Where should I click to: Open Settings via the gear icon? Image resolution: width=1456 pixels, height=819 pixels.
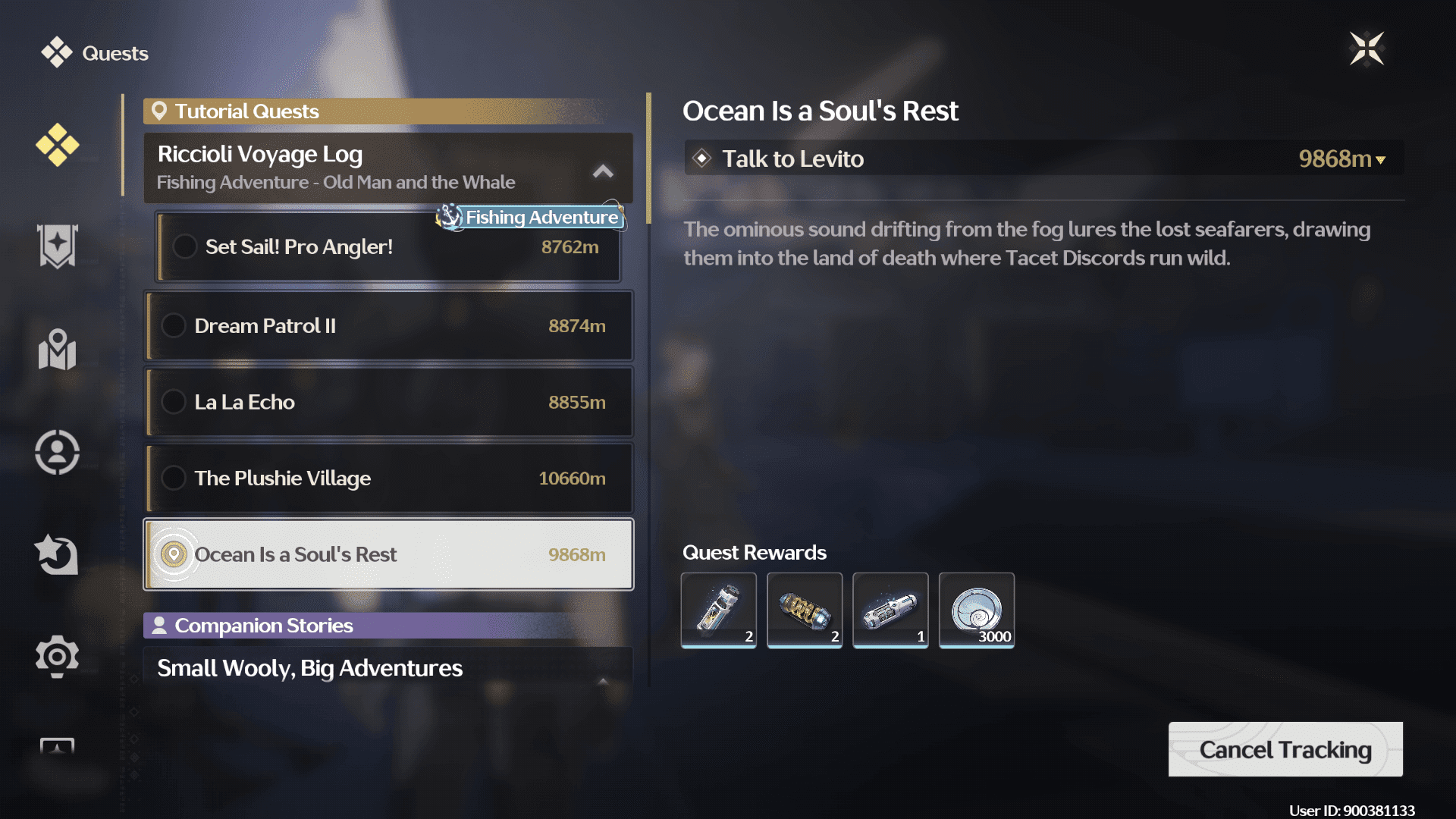tap(57, 657)
